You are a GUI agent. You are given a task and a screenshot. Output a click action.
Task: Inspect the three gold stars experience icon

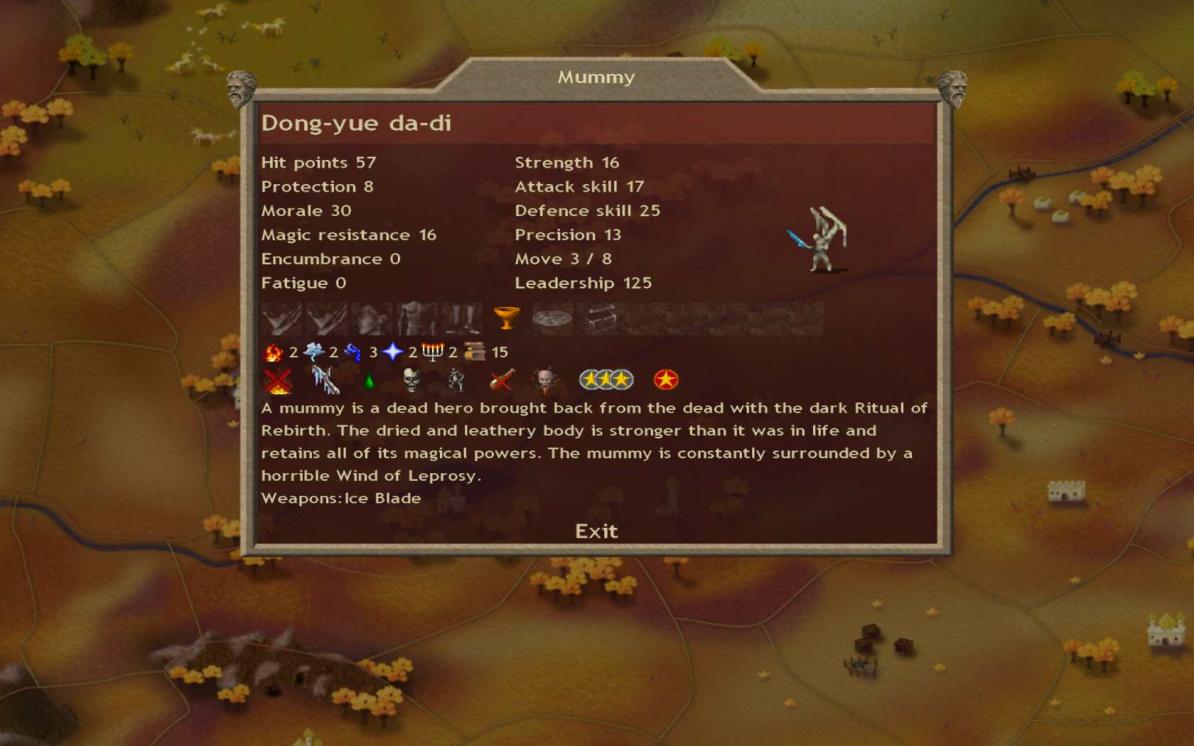[x=606, y=380]
